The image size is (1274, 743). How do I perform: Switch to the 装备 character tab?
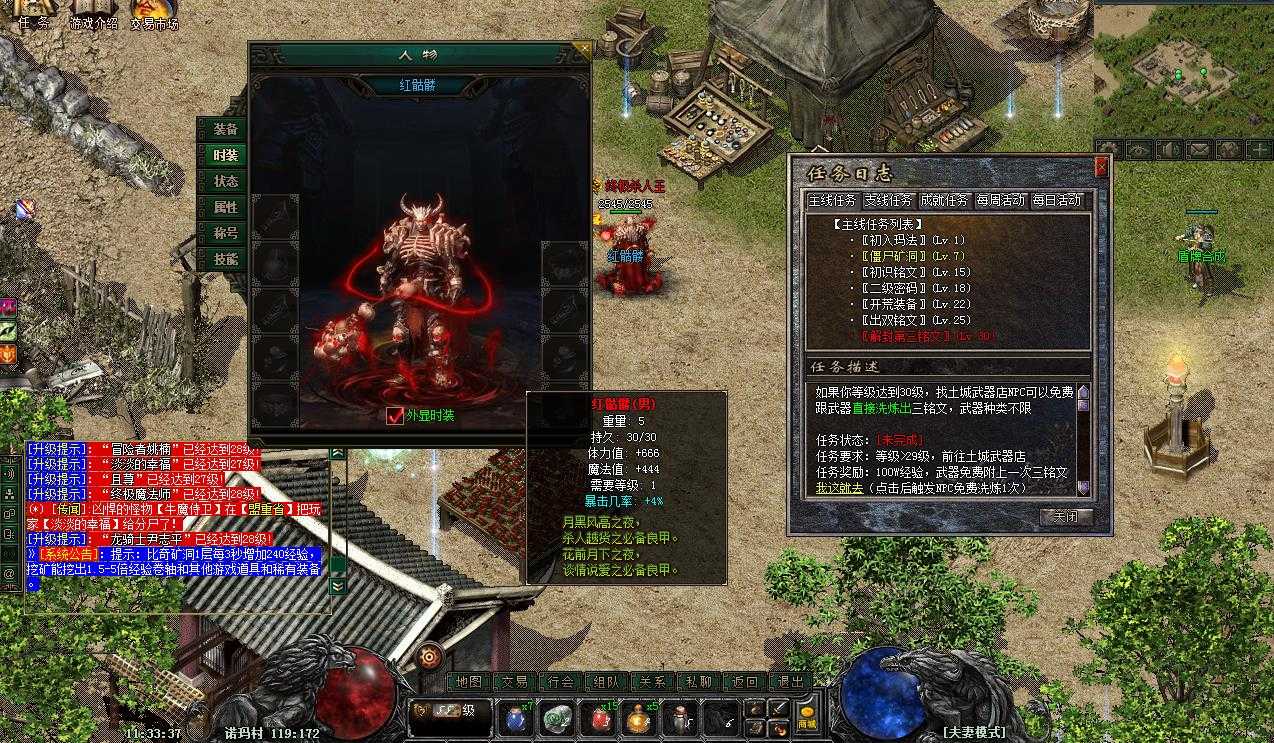(225, 130)
